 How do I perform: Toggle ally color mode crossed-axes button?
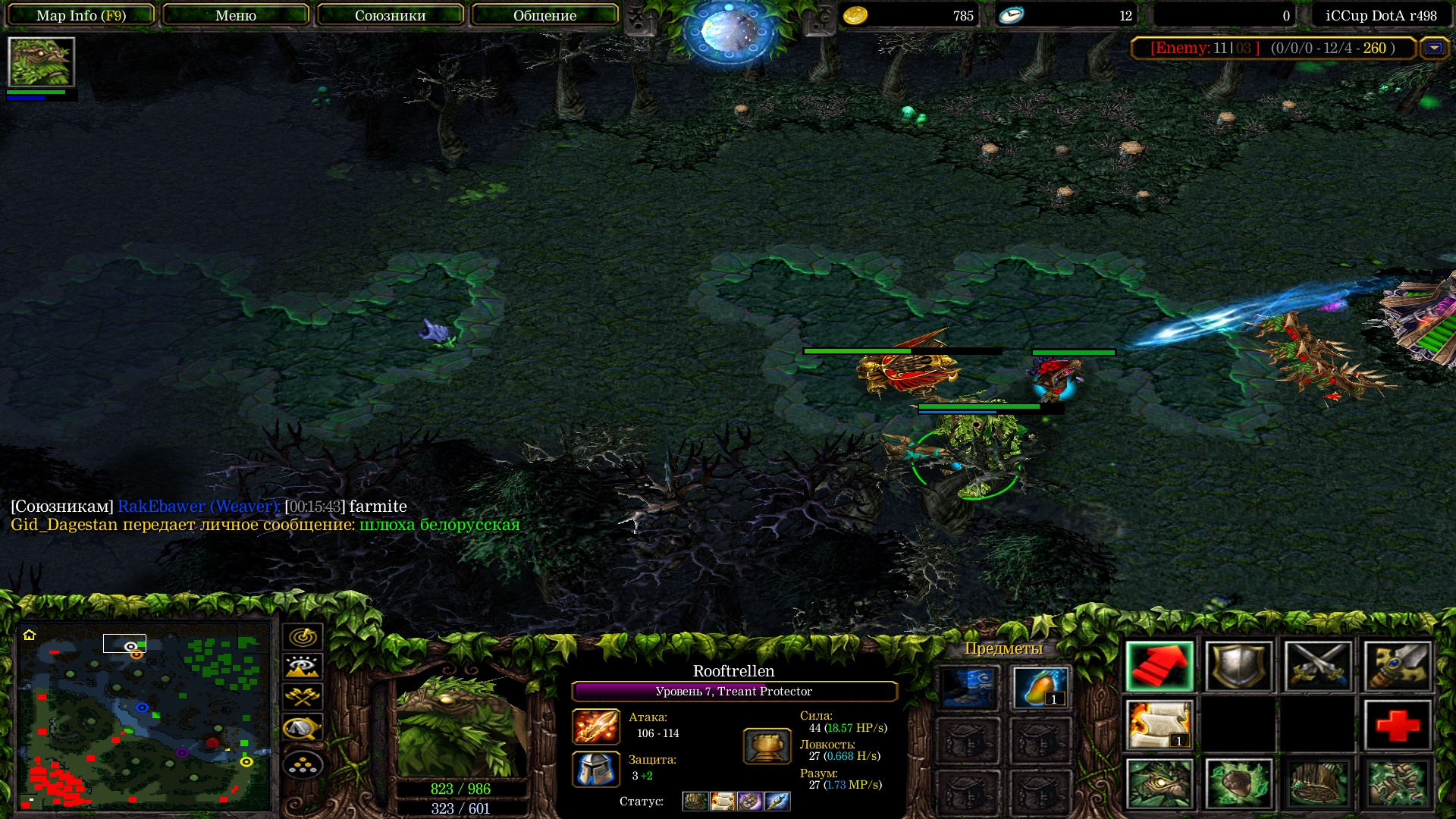point(303,696)
